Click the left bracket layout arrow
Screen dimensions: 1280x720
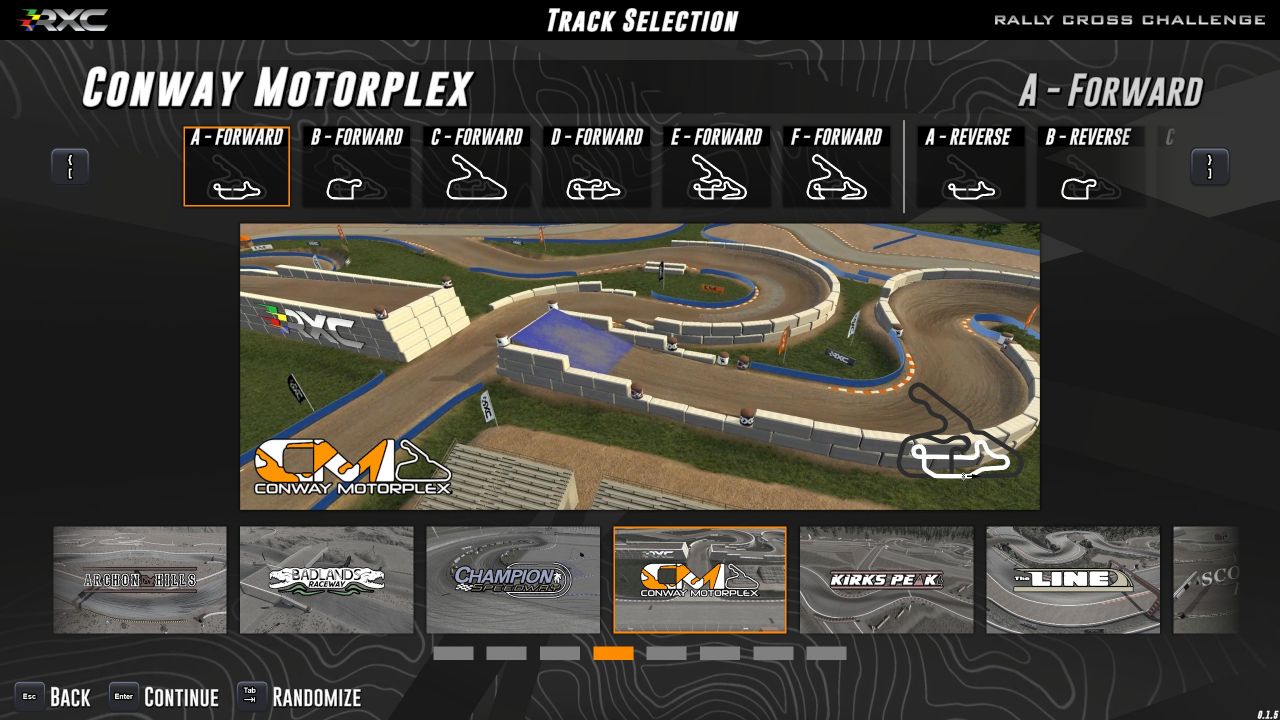coord(70,166)
